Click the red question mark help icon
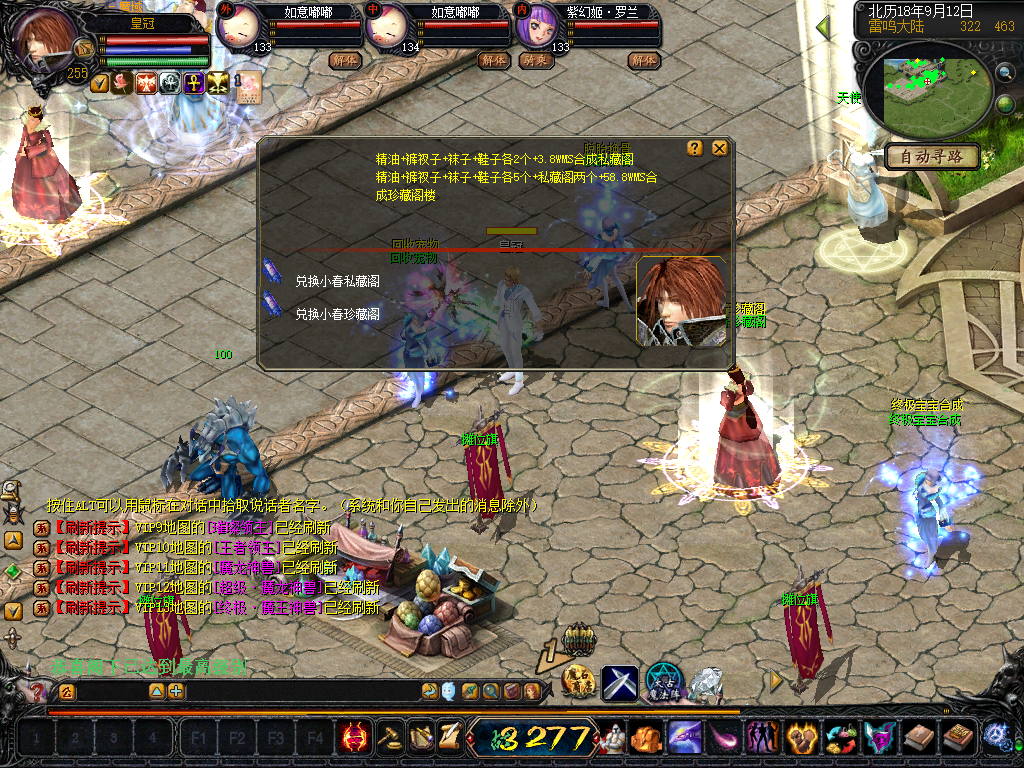The height and width of the screenshot is (768, 1024). pos(37,691)
